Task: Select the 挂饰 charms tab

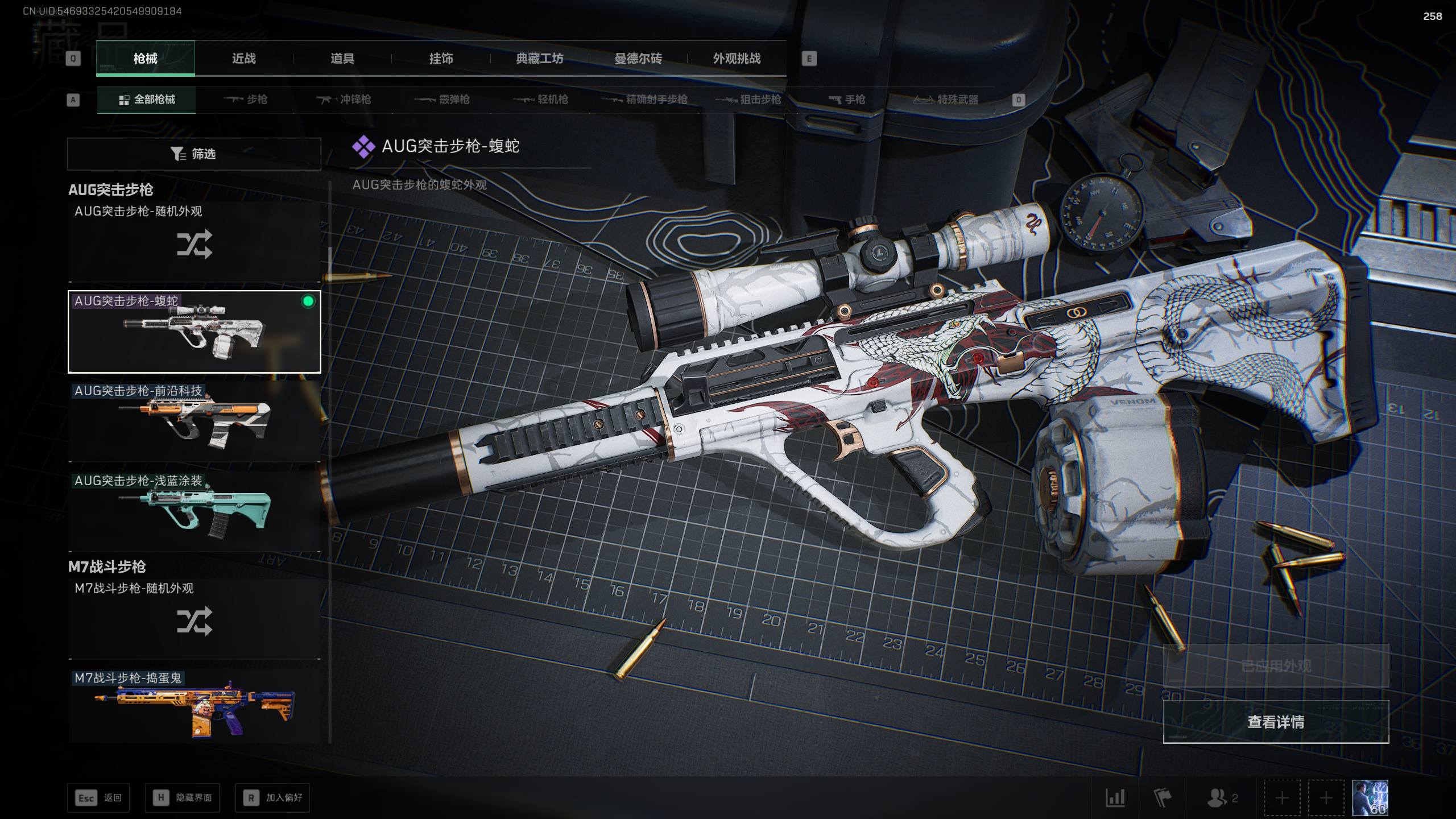Action: click(x=441, y=59)
